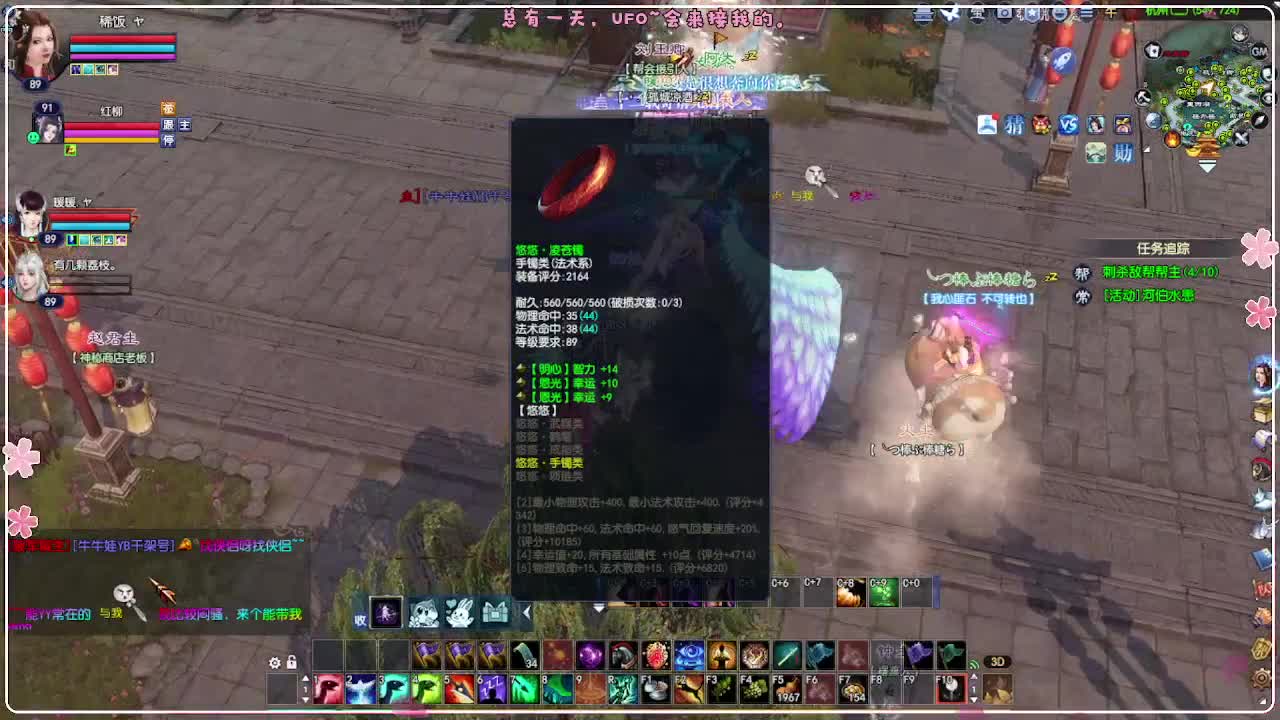The width and height of the screenshot is (1280, 720).
Task: Click the GM icon beside the minimap
Action: click(x=1259, y=53)
